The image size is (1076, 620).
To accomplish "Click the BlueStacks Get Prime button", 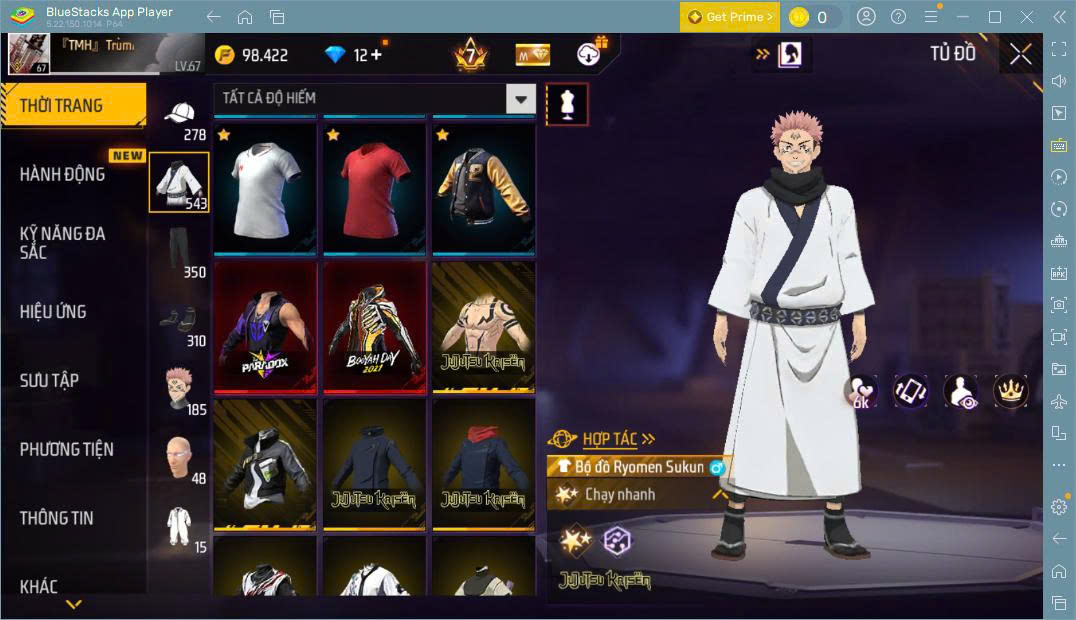I will pyautogui.click(x=729, y=17).
